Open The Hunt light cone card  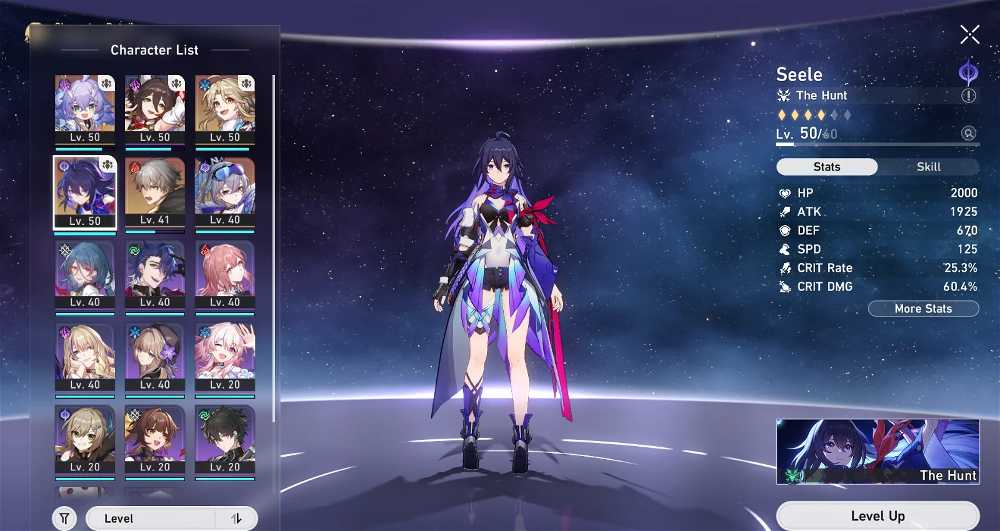877,451
